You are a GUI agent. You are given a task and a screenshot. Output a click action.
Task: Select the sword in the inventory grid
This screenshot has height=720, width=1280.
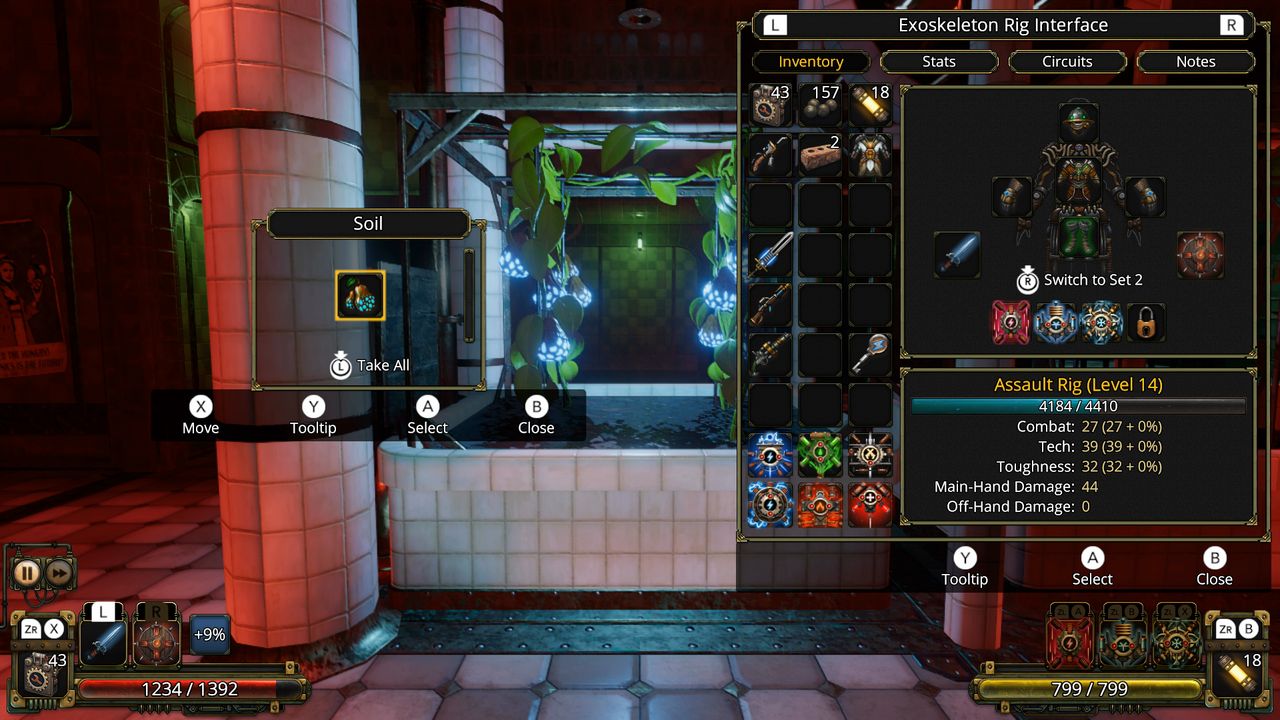(768, 253)
